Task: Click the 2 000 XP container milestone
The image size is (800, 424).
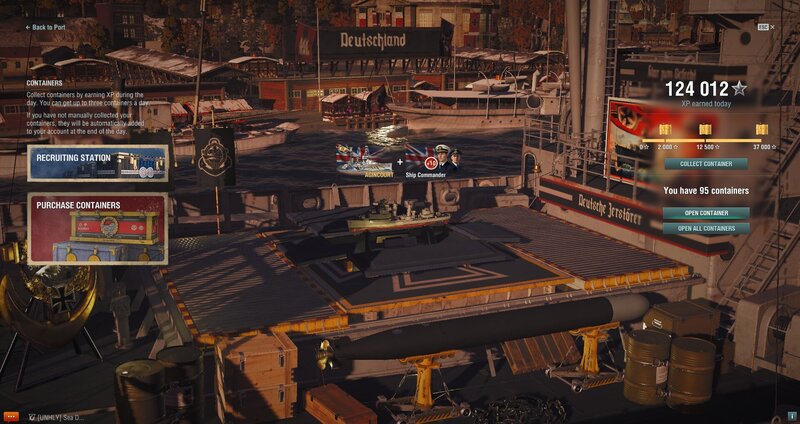Action: point(665,131)
